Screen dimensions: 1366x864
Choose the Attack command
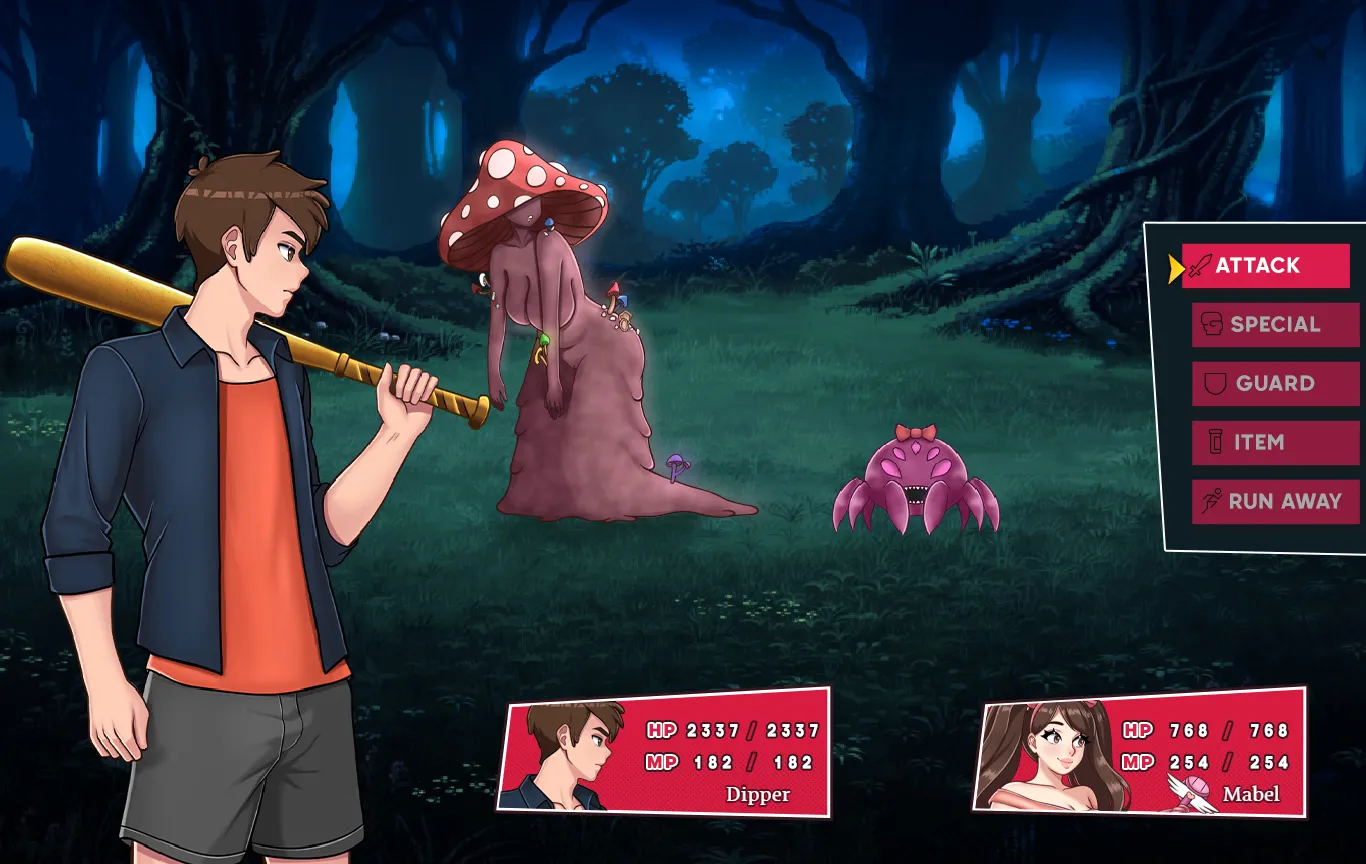1265,266
